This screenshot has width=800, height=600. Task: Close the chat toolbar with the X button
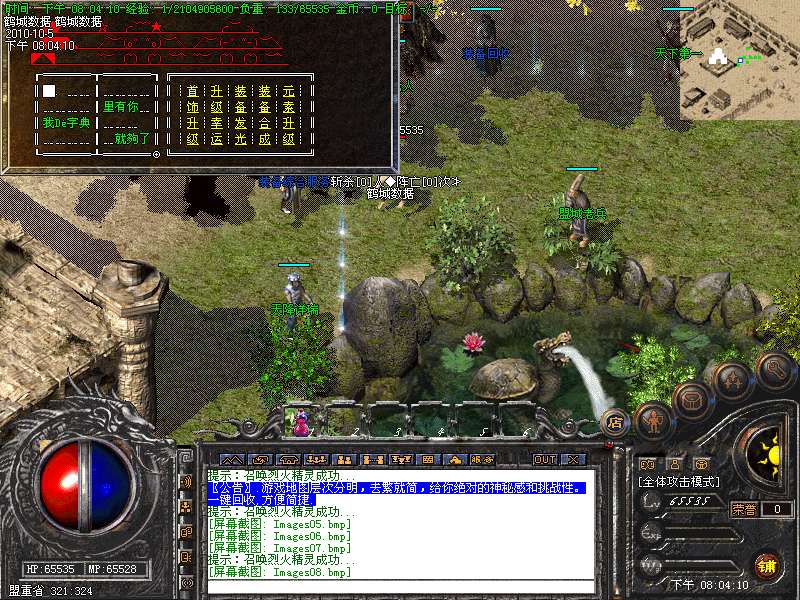(573, 459)
